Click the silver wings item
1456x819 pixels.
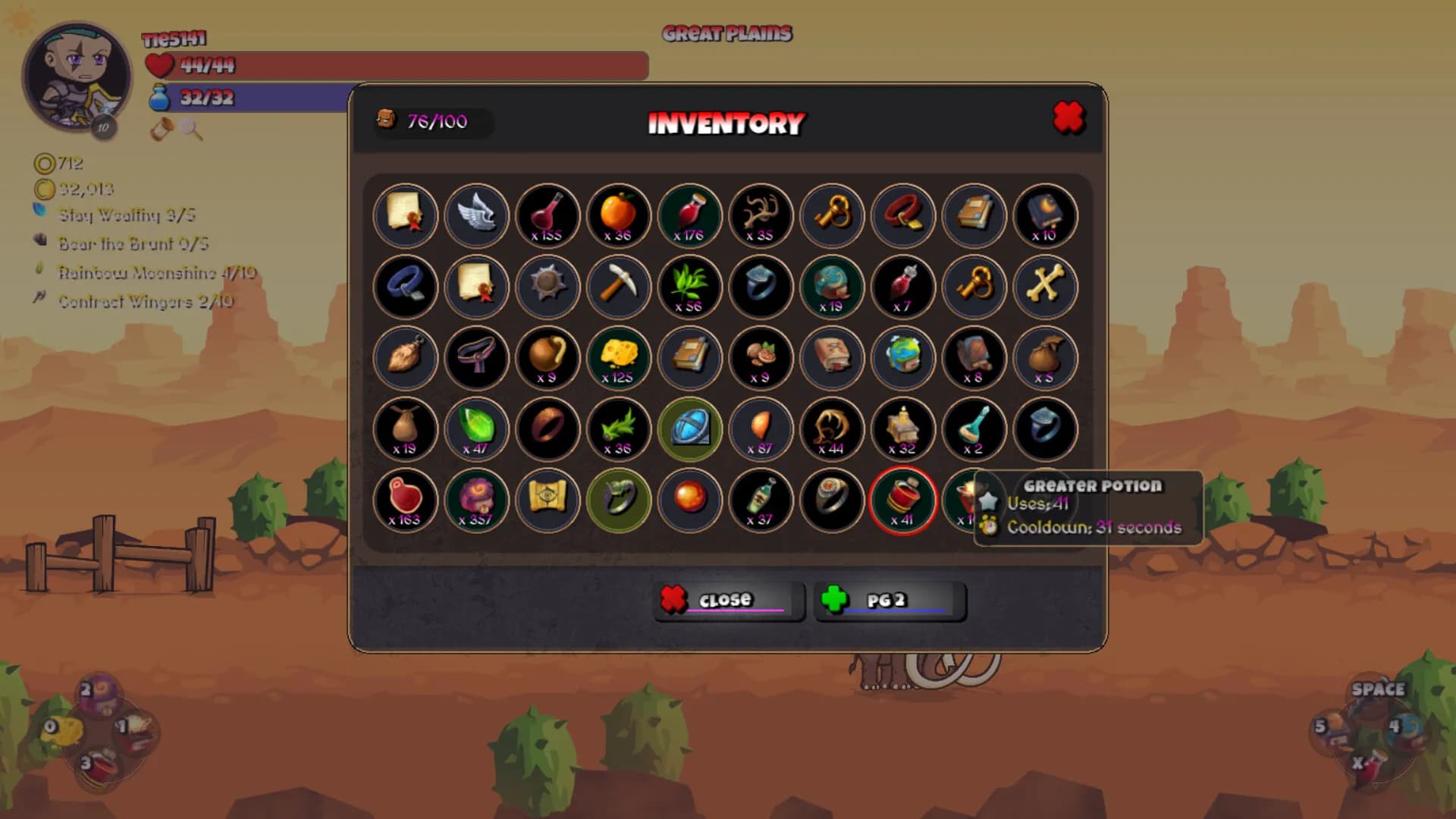(477, 216)
